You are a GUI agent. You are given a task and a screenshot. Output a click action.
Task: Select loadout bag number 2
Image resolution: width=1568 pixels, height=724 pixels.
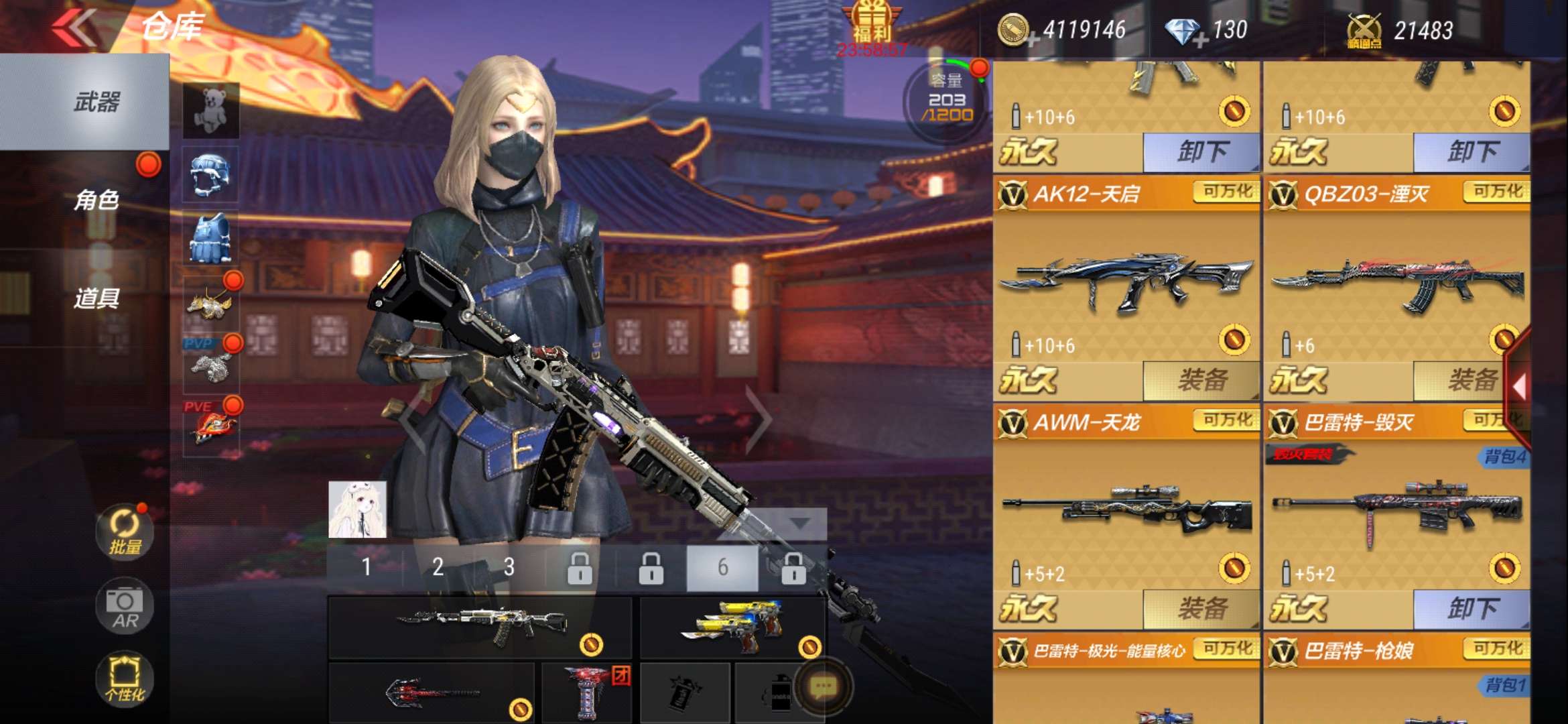tap(438, 567)
